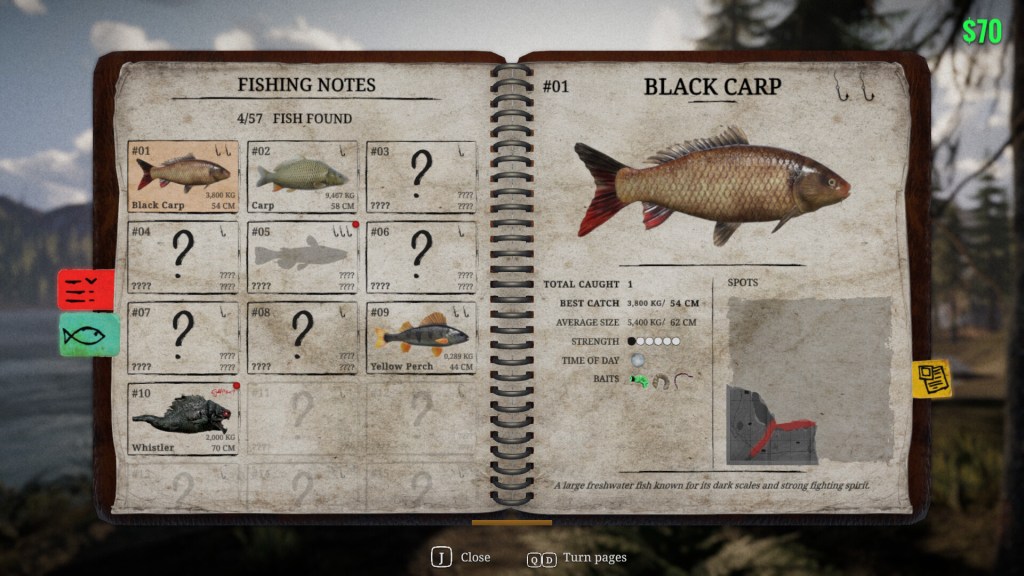Select the Yellow Perch entry #09
Screen dimensions: 1024x576
click(x=421, y=338)
